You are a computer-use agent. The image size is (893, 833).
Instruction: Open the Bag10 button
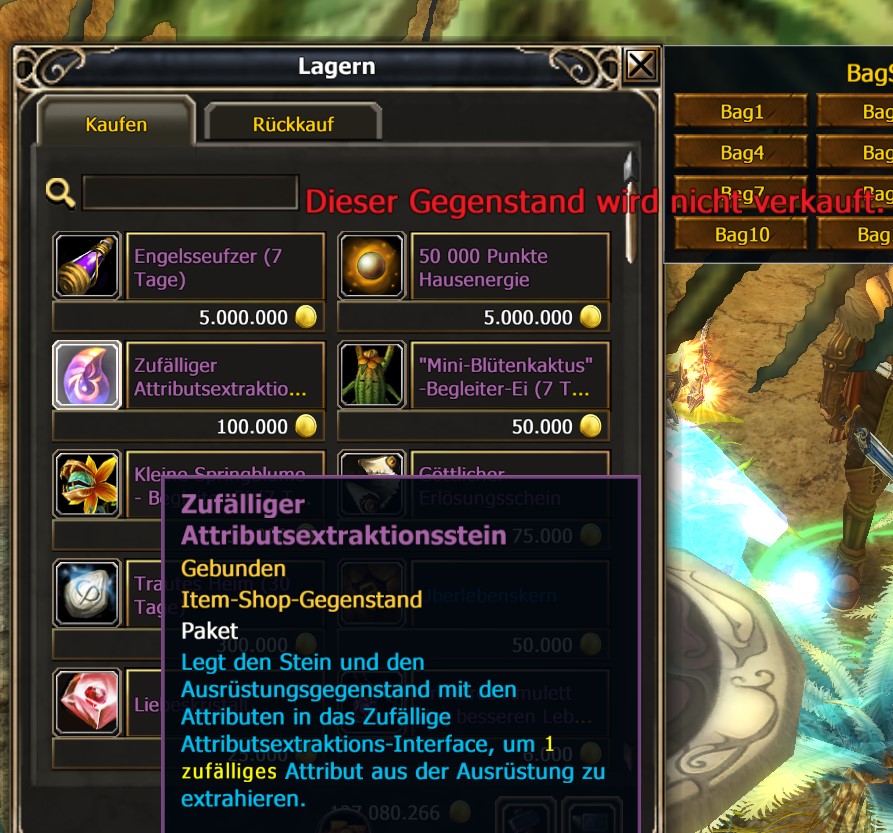click(x=741, y=235)
